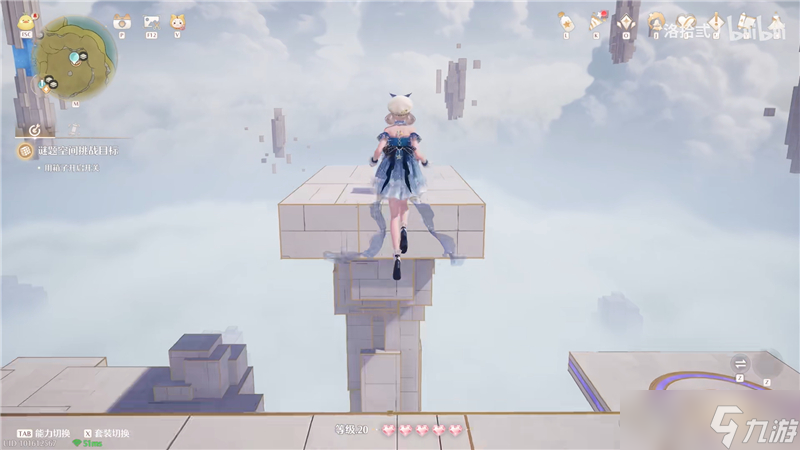
Task: Open the camera photo mode icon
Action: (x=122, y=21)
